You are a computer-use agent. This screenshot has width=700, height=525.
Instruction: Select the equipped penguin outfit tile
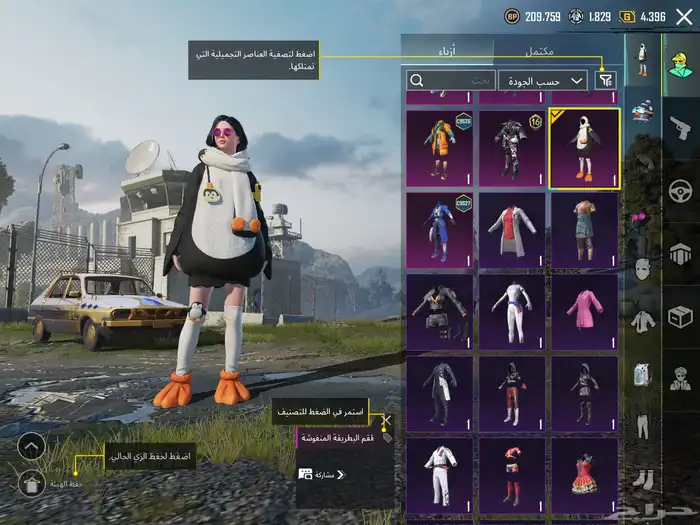[x=584, y=148]
